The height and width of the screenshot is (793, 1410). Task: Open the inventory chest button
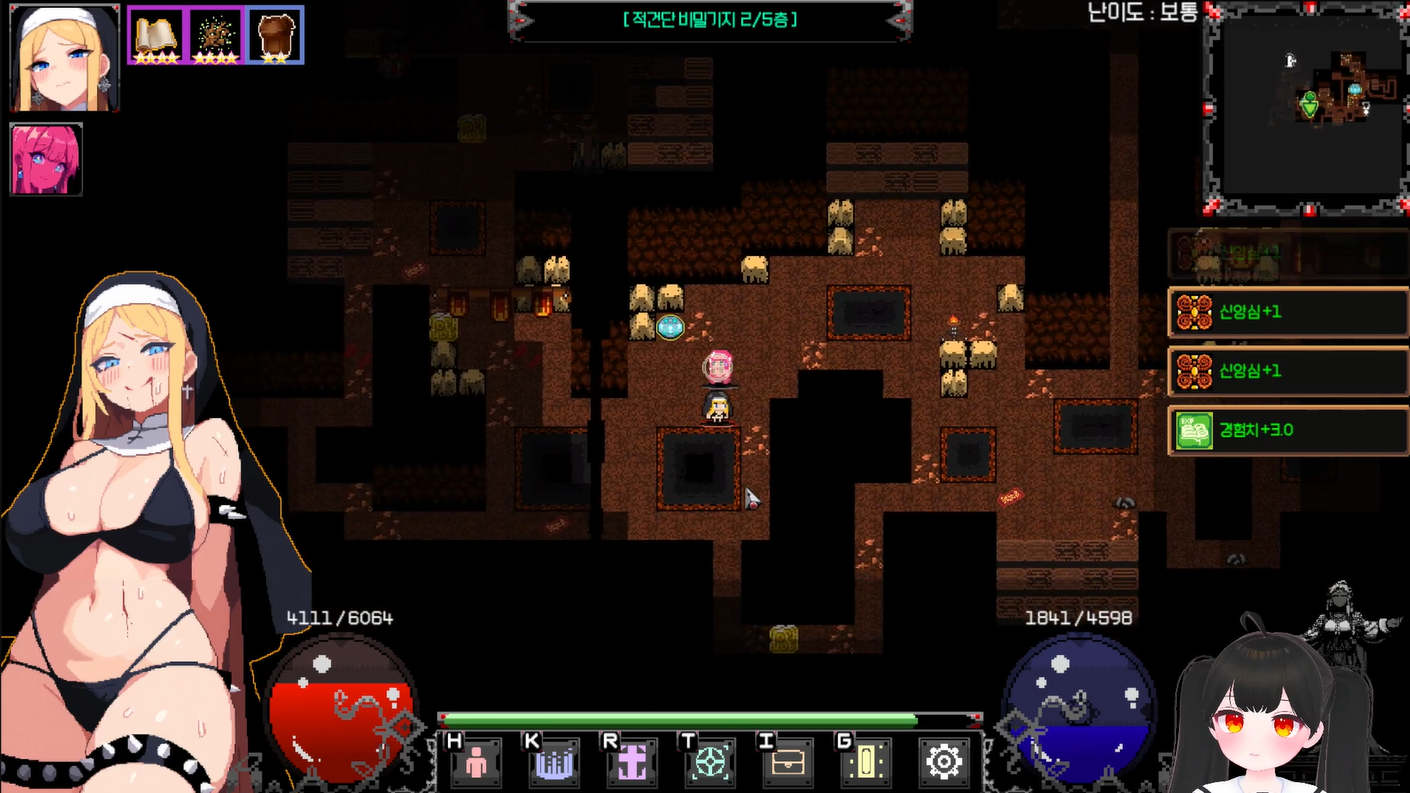(788, 763)
